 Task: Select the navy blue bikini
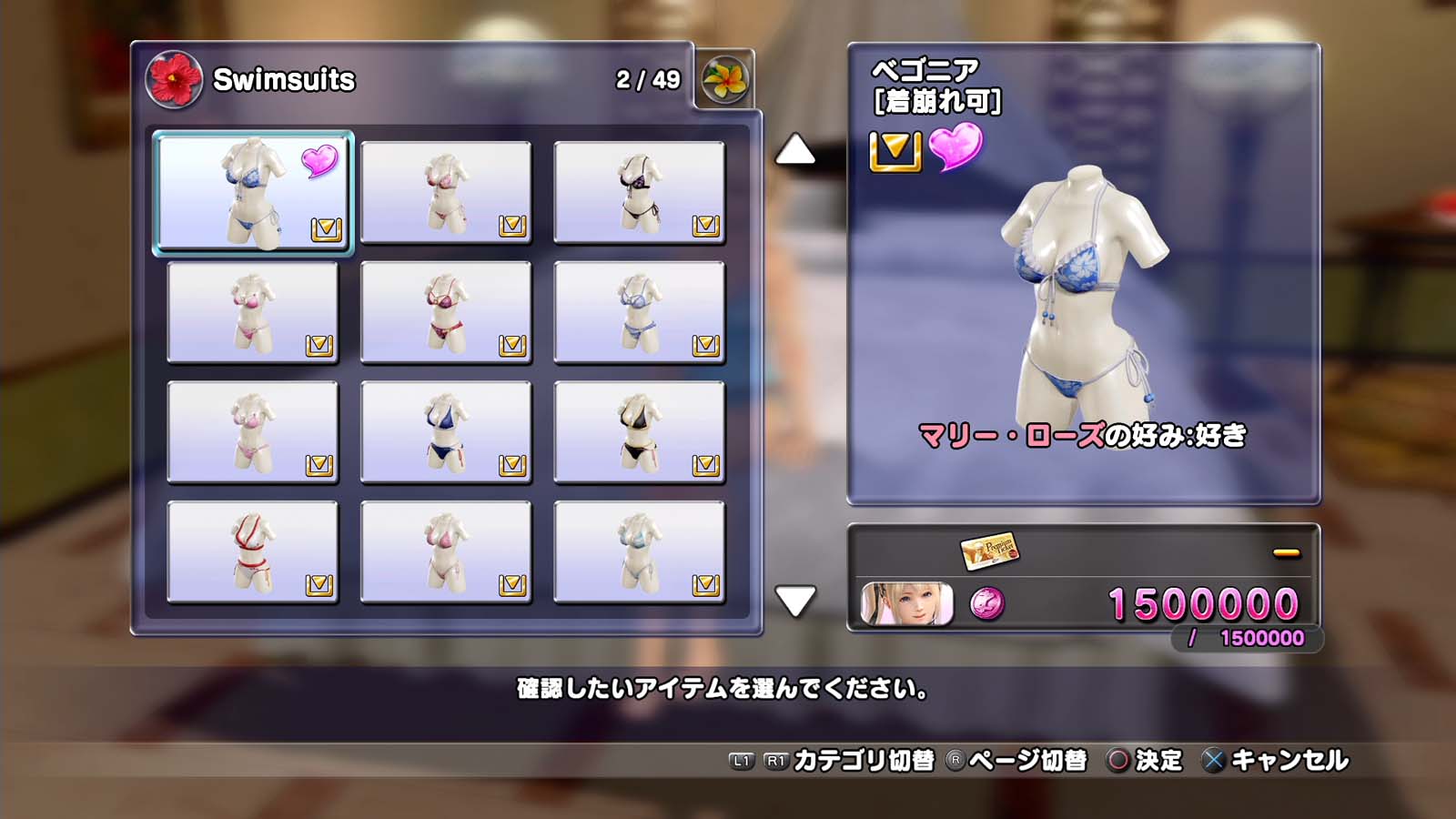[x=445, y=432]
